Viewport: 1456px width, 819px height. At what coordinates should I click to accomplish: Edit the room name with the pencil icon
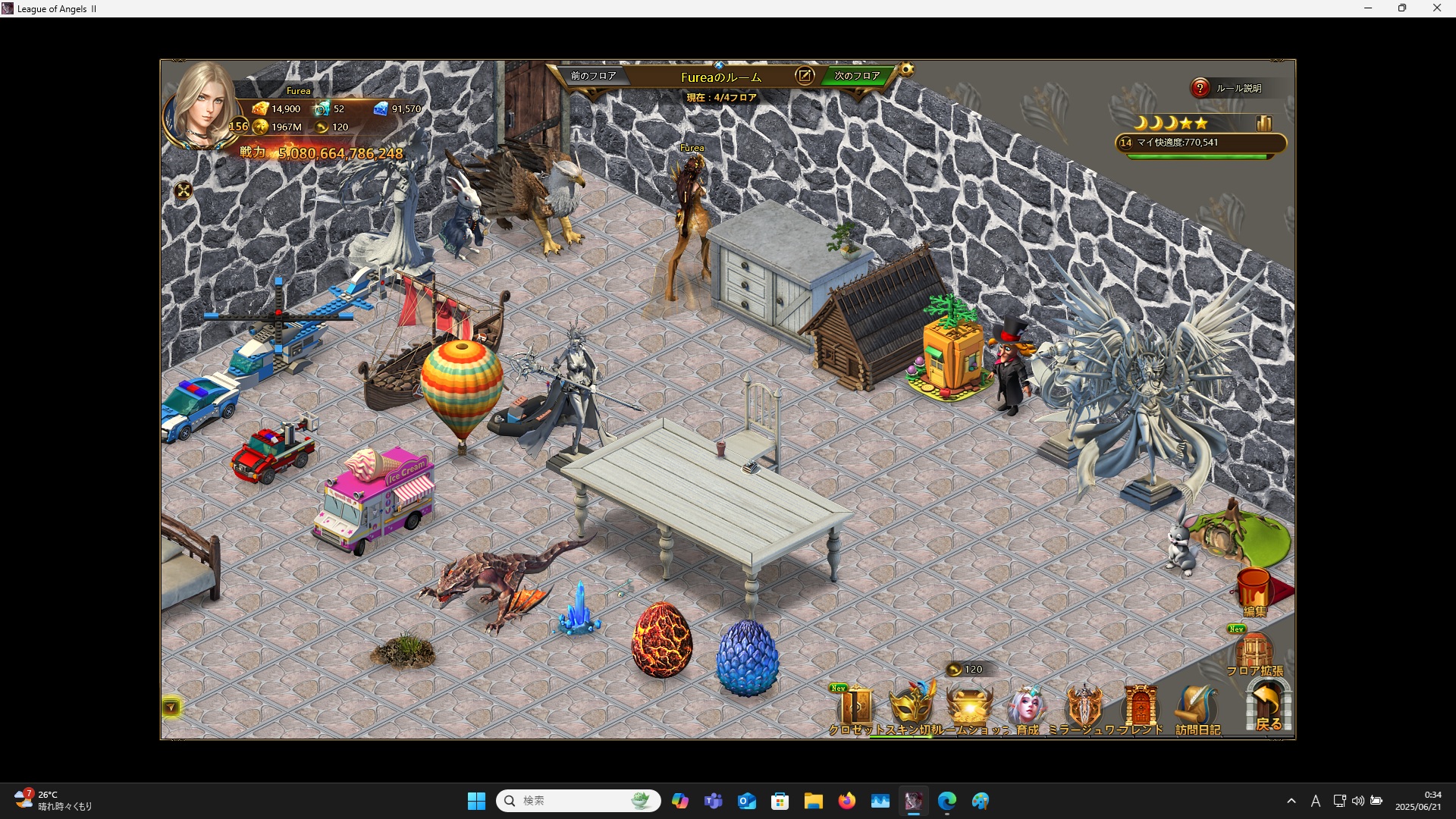tap(805, 75)
